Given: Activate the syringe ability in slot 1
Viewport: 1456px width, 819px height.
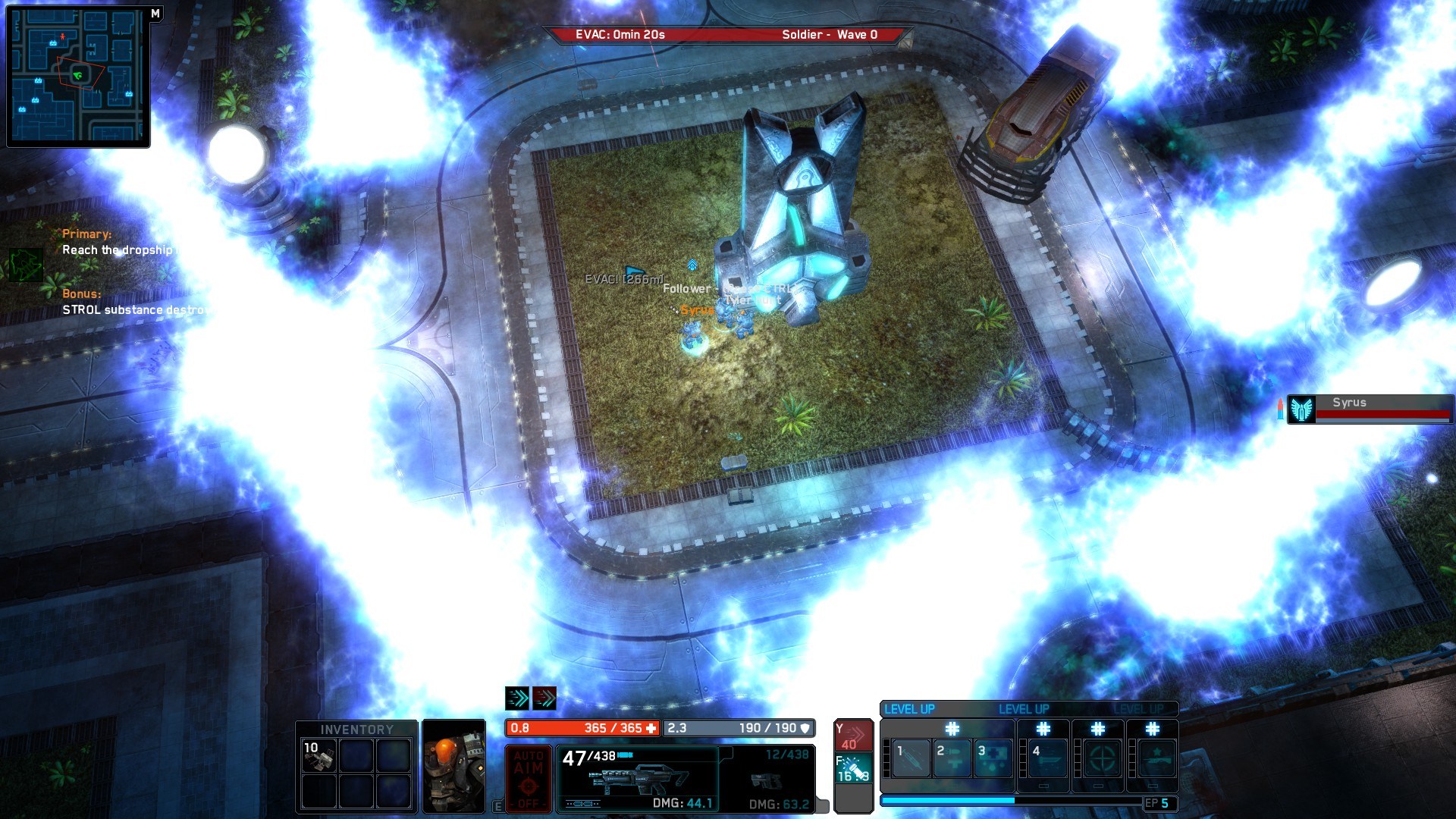Looking at the screenshot, I should [912, 758].
